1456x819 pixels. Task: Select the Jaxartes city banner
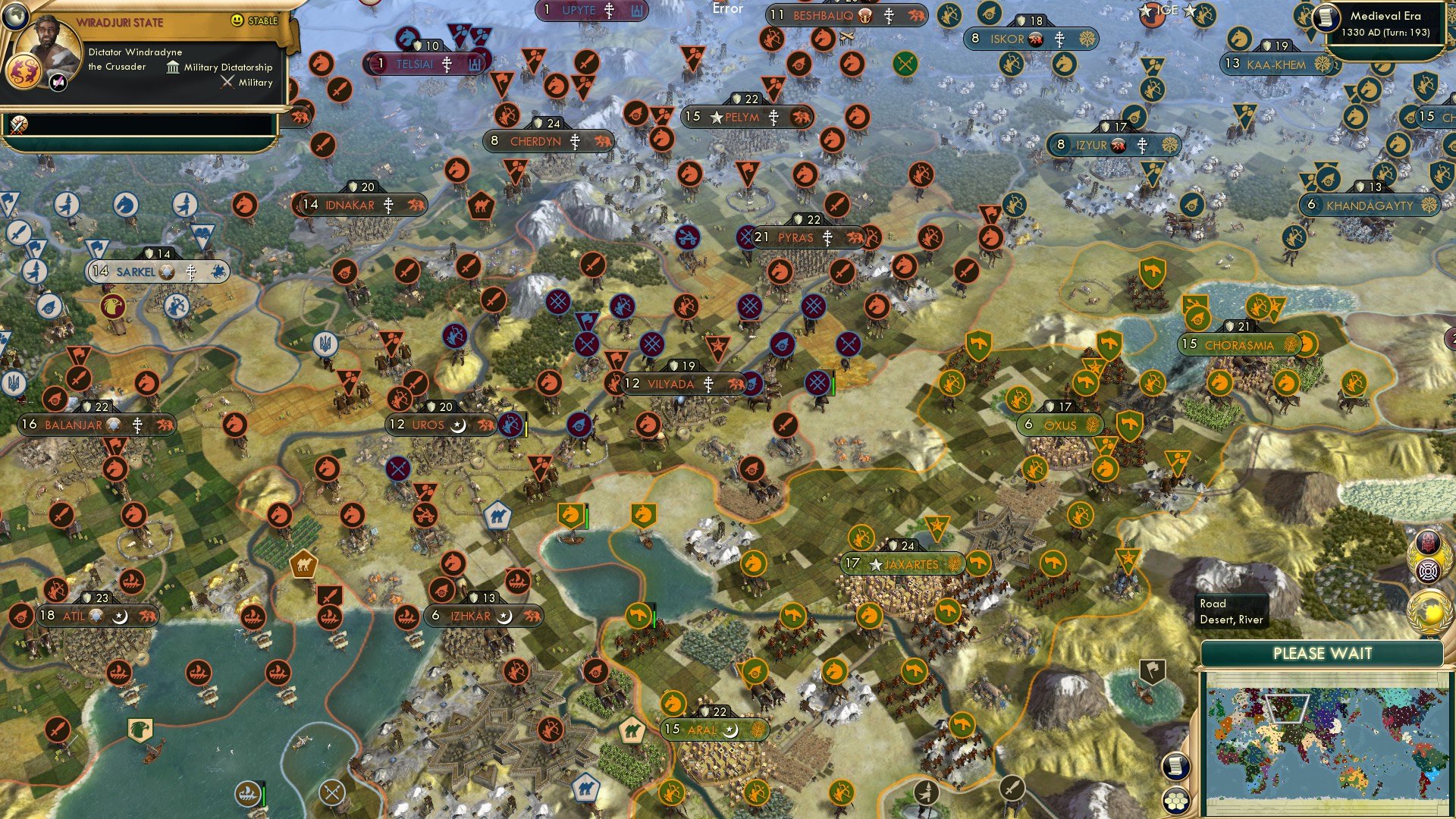pos(901,564)
